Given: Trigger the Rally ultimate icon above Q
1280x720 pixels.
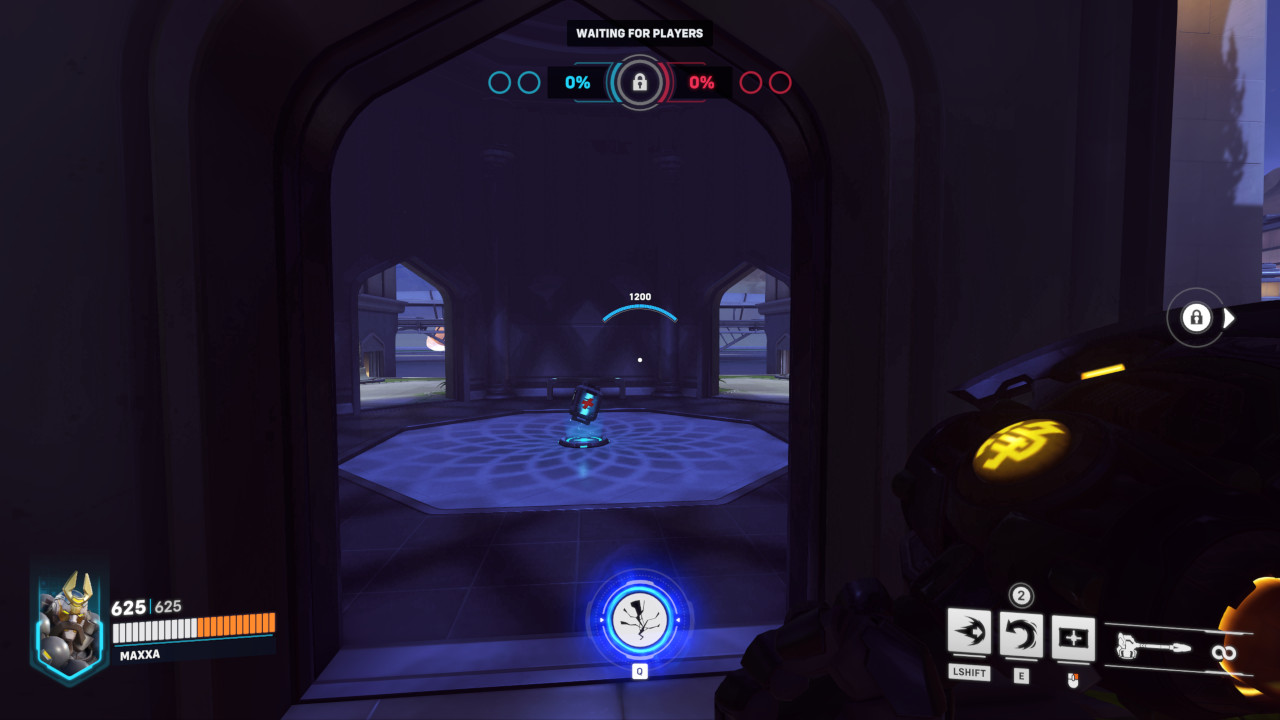Looking at the screenshot, I should tap(640, 620).
